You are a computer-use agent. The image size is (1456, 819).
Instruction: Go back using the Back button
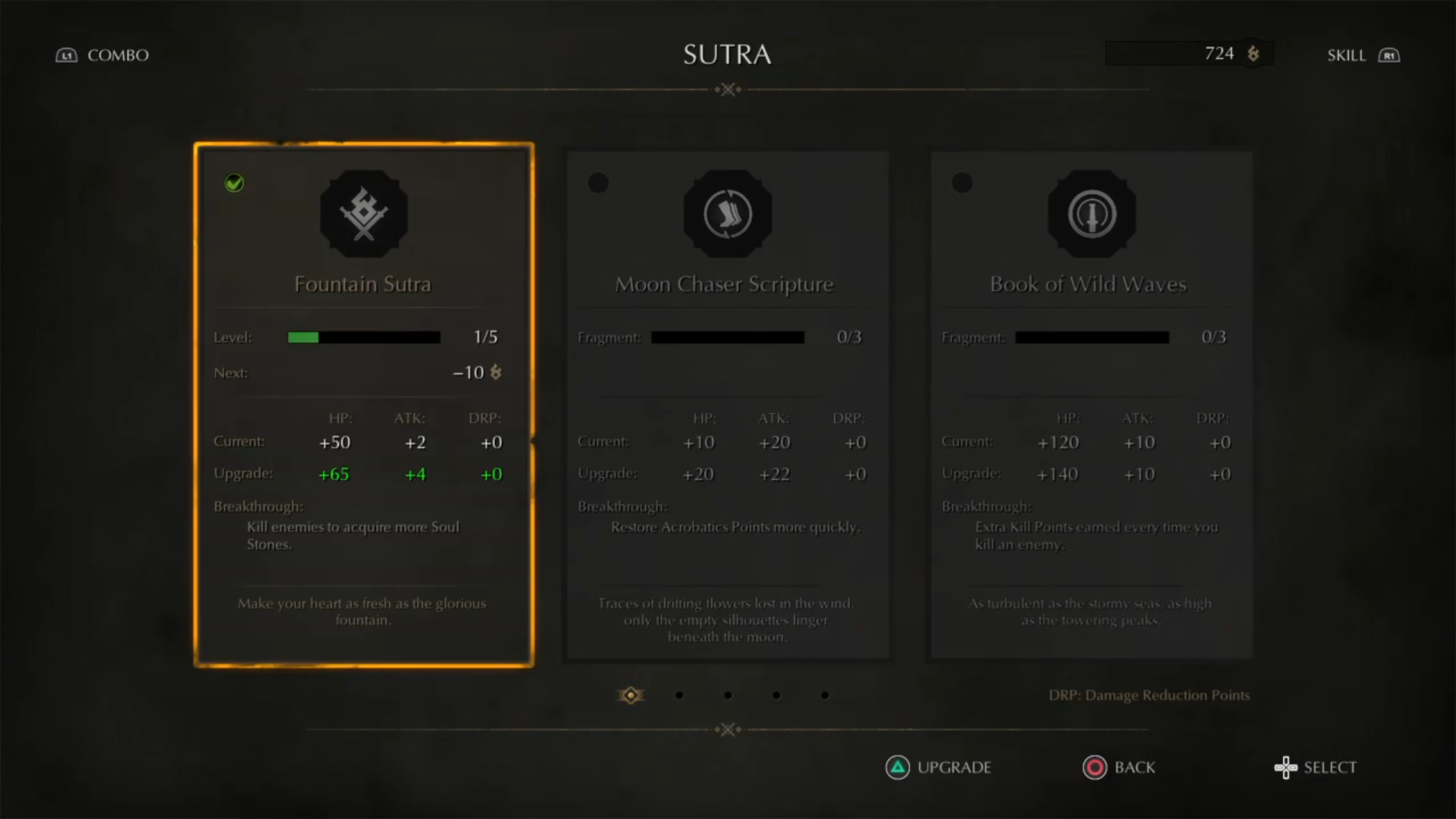coord(1119,767)
